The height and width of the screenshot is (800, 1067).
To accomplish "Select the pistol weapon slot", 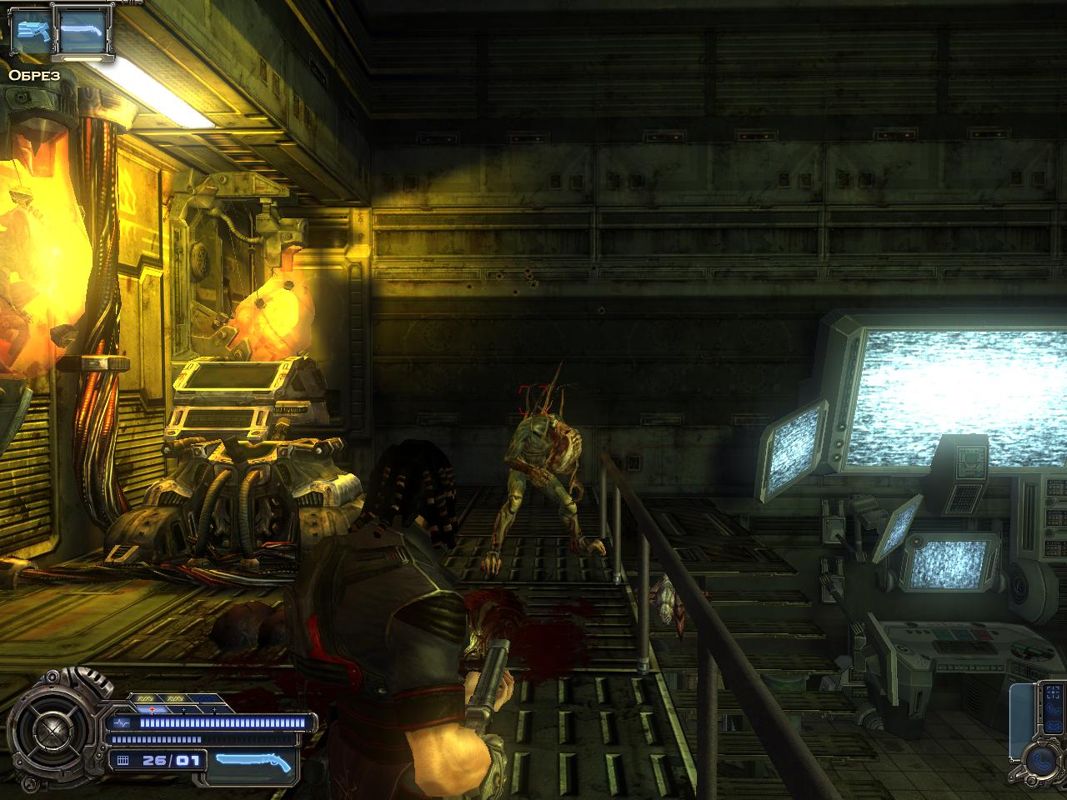I will (32, 30).
